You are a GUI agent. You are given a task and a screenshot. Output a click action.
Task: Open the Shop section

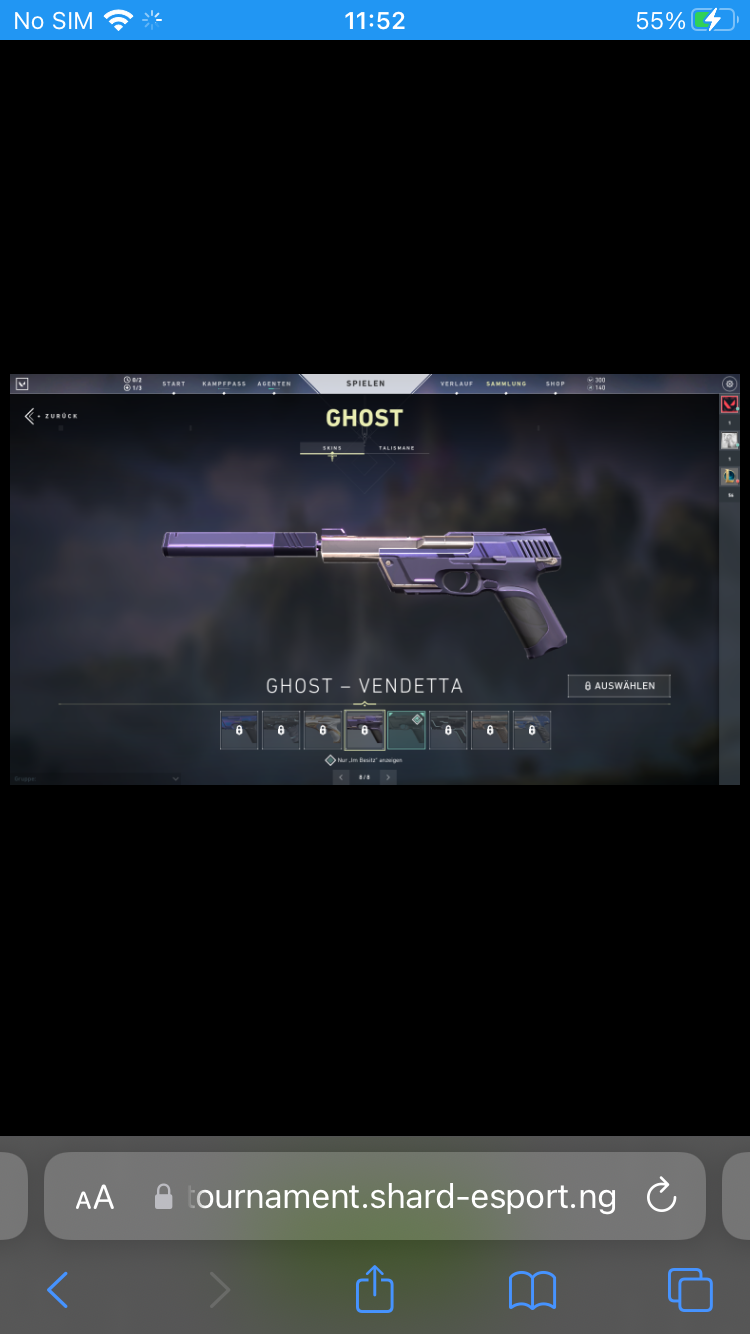pos(555,384)
